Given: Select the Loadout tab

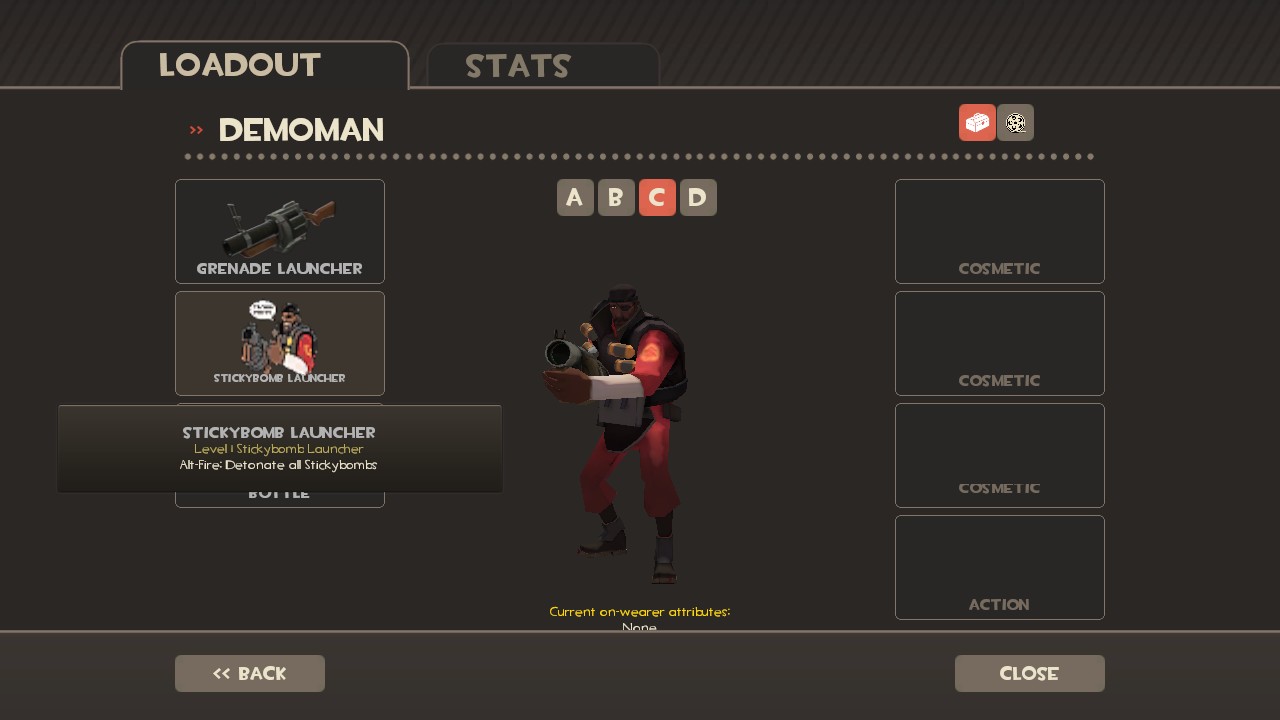Looking at the screenshot, I should tap(265, 66).
